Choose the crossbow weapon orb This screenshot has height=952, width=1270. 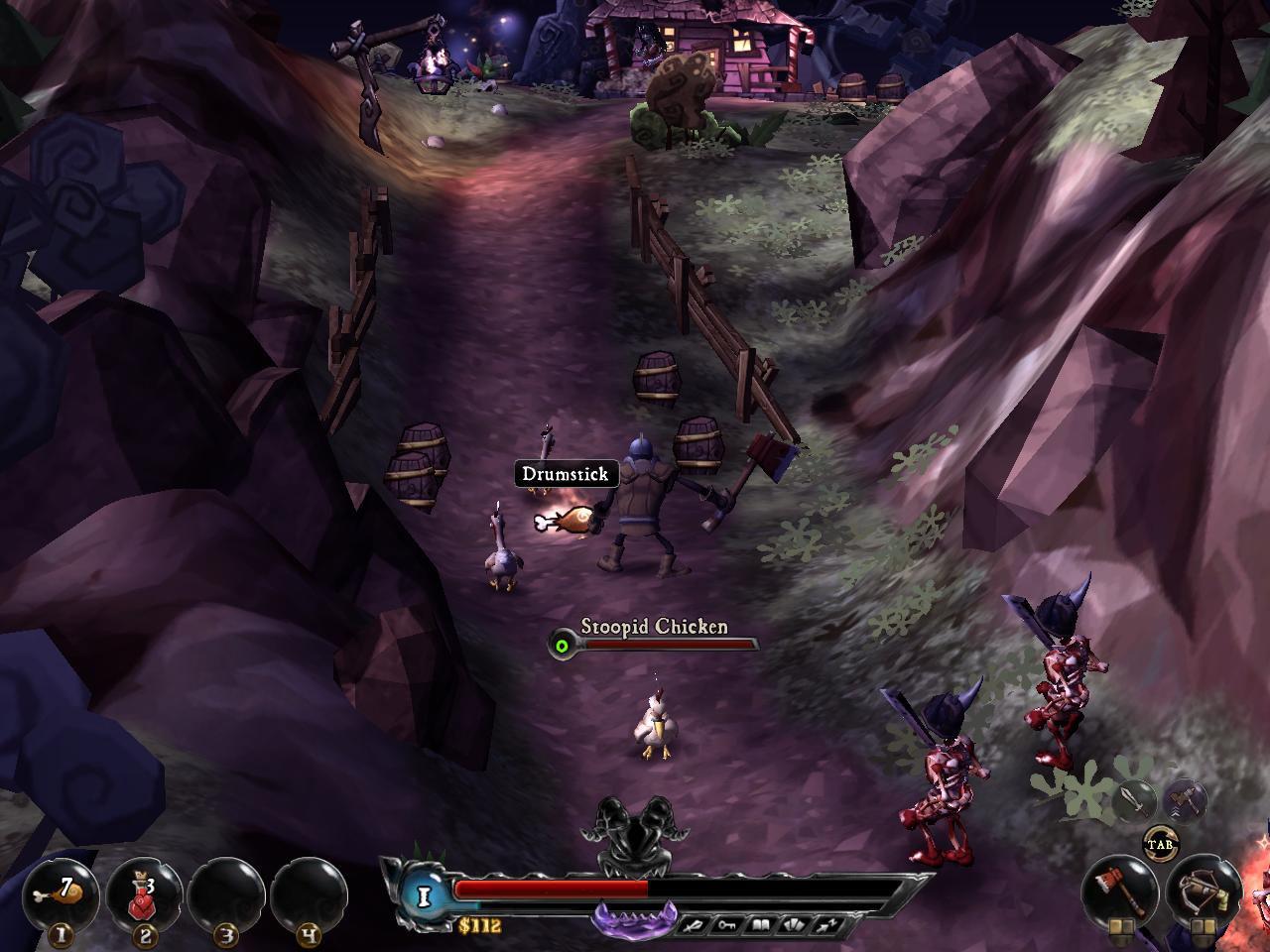[1205, 889]
